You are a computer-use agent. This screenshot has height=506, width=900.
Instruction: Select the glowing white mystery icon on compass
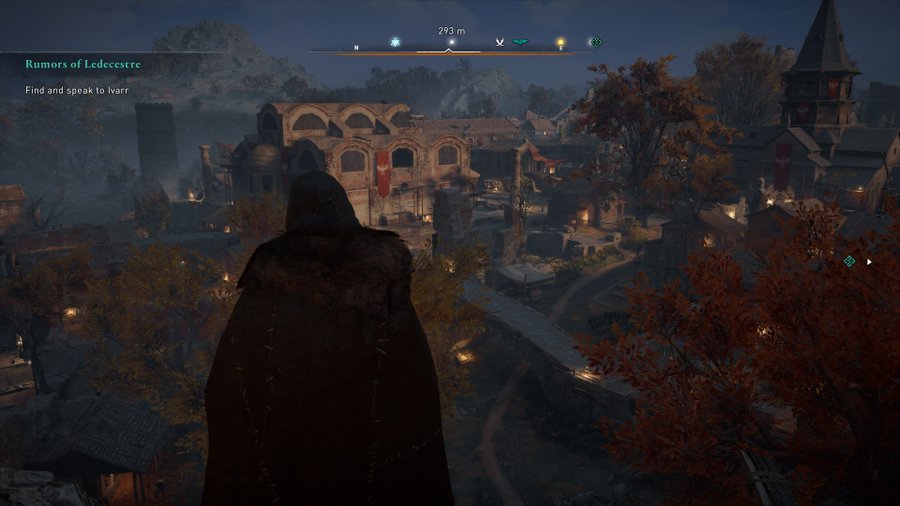pyautogui.click(x=395, y=42)
